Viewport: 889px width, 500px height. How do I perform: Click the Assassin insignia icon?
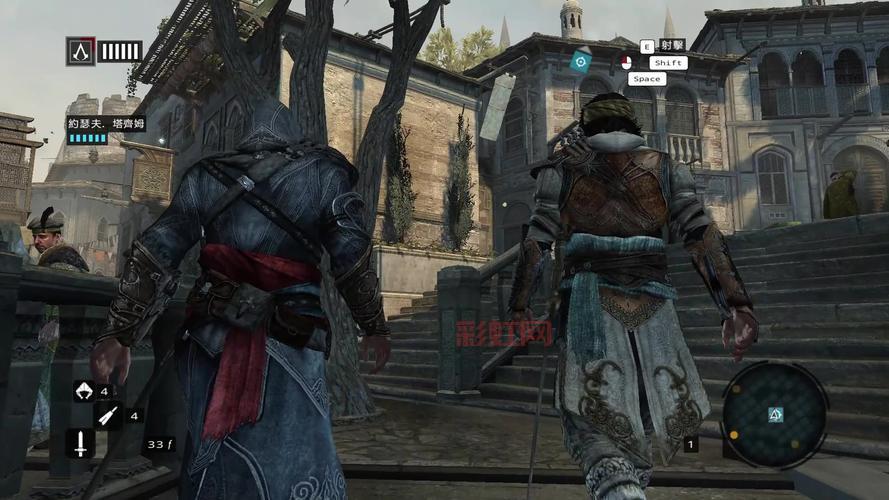80,51
